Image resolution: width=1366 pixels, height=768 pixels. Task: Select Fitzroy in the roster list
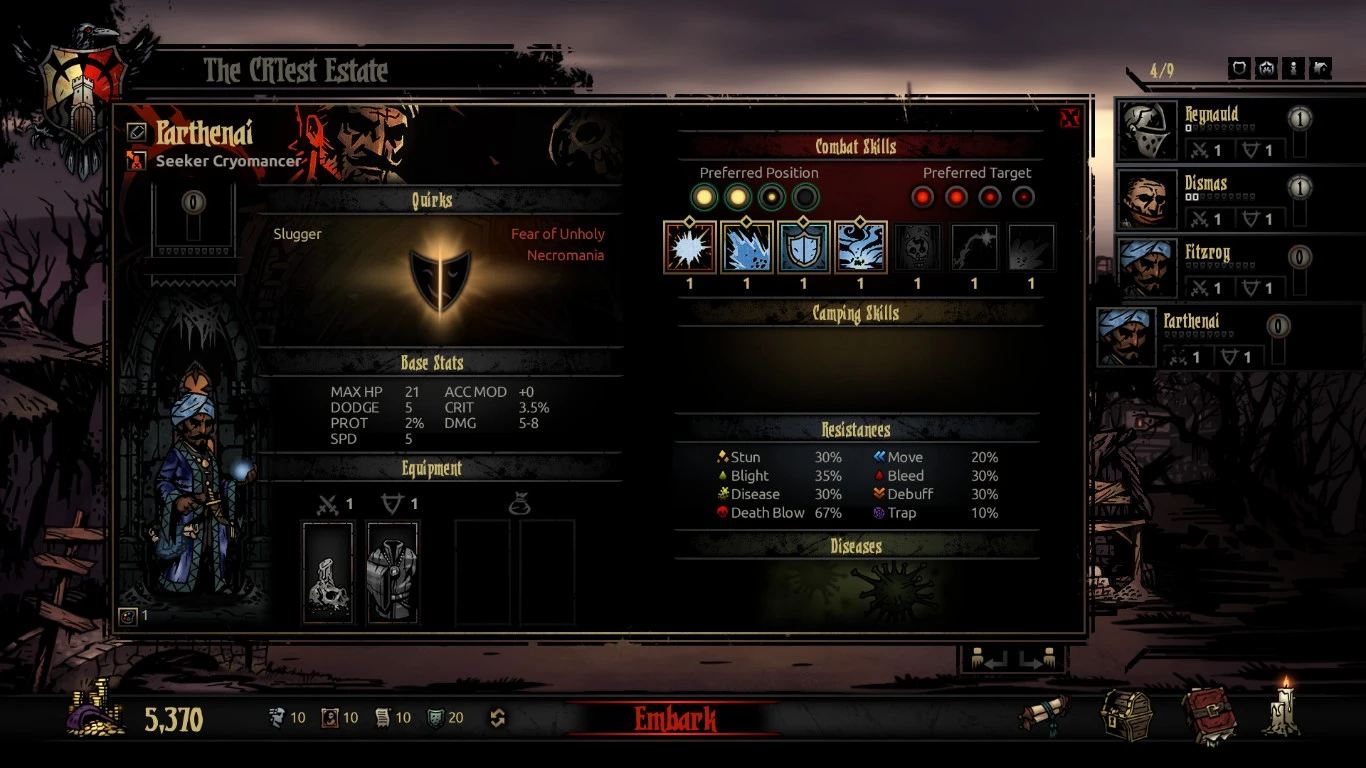(x=1210, y=269)
